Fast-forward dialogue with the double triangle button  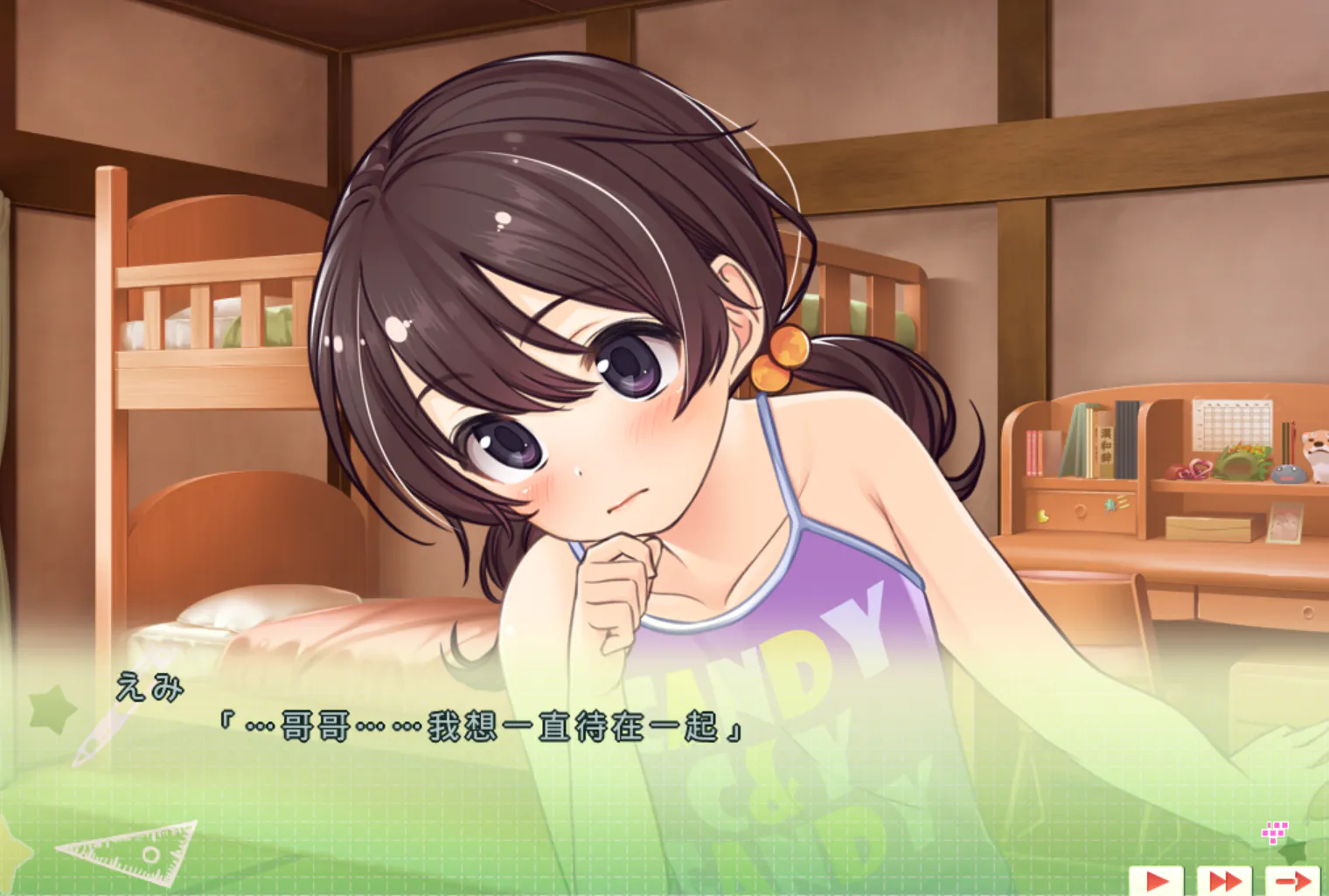point(1224,880)
